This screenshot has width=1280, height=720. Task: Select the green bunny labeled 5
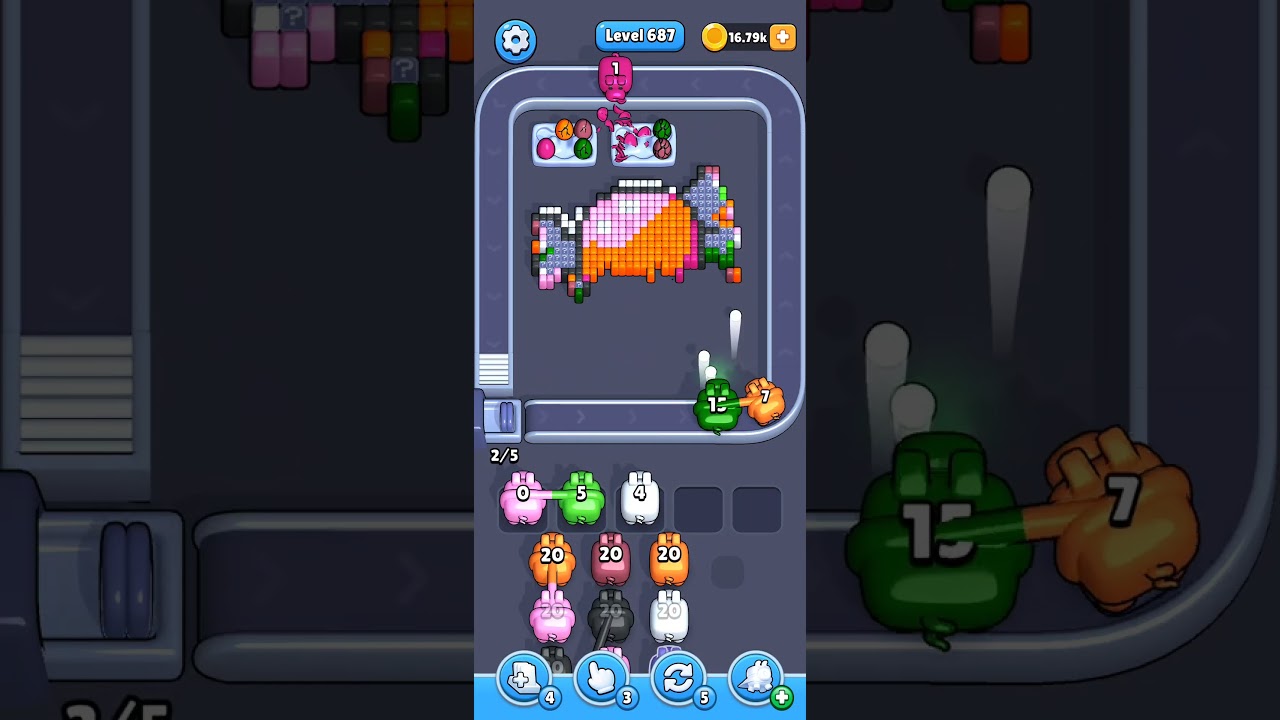click(x=583, y=498)
